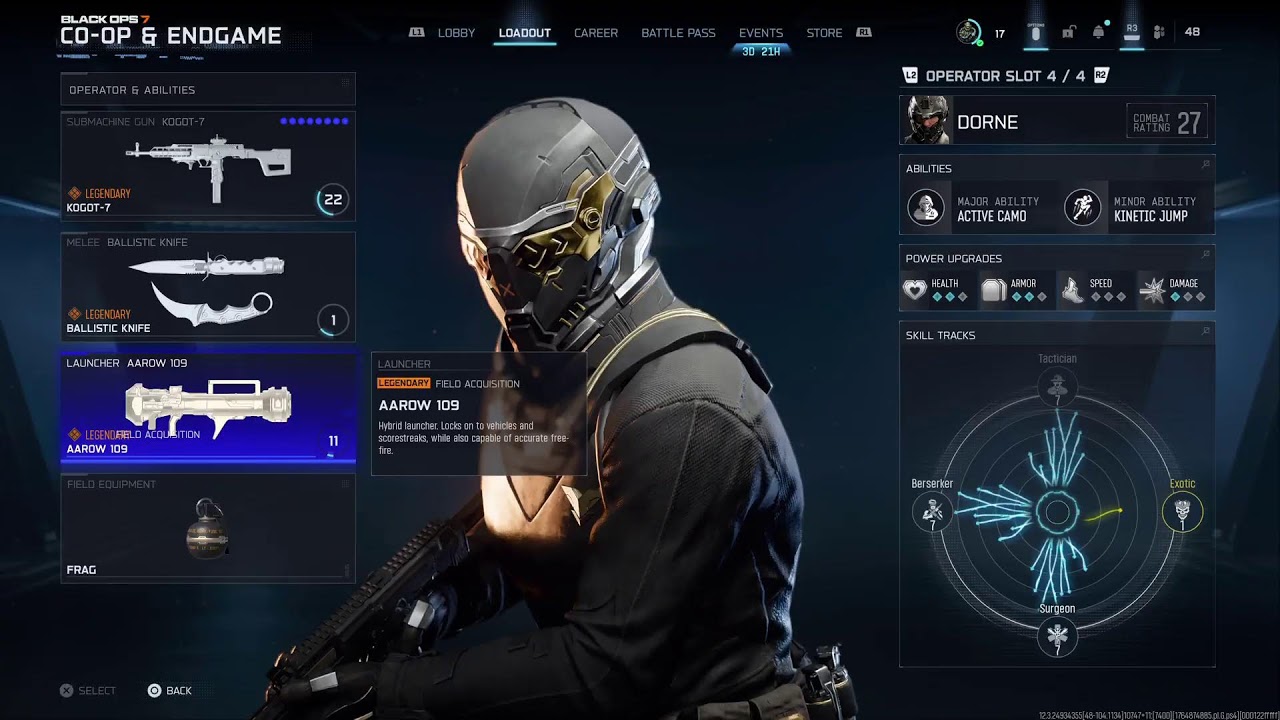Upgrade the Damage power
1280x720 pixels.
[1174, 290]
